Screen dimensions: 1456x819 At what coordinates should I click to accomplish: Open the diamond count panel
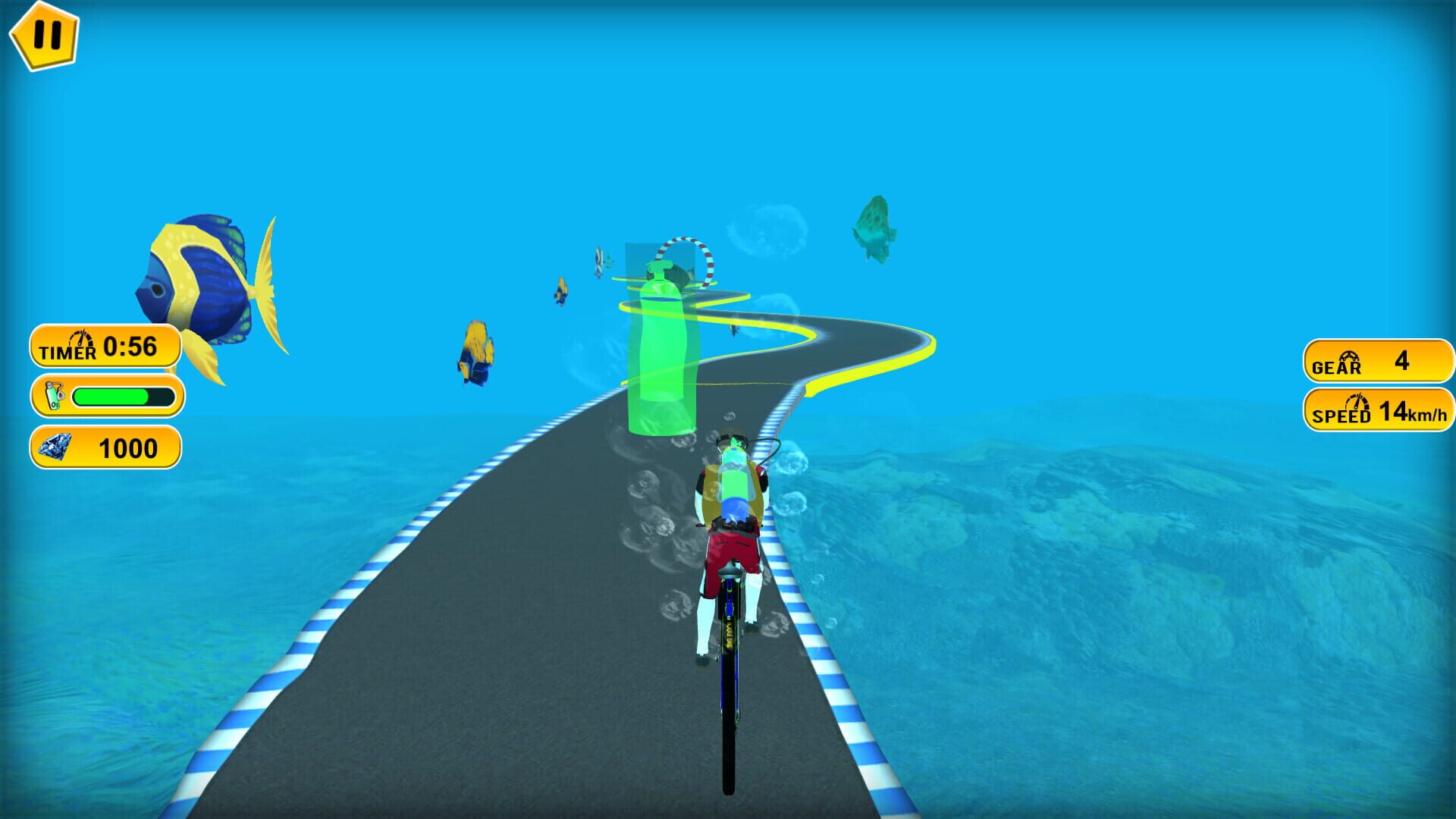[106, 449]
